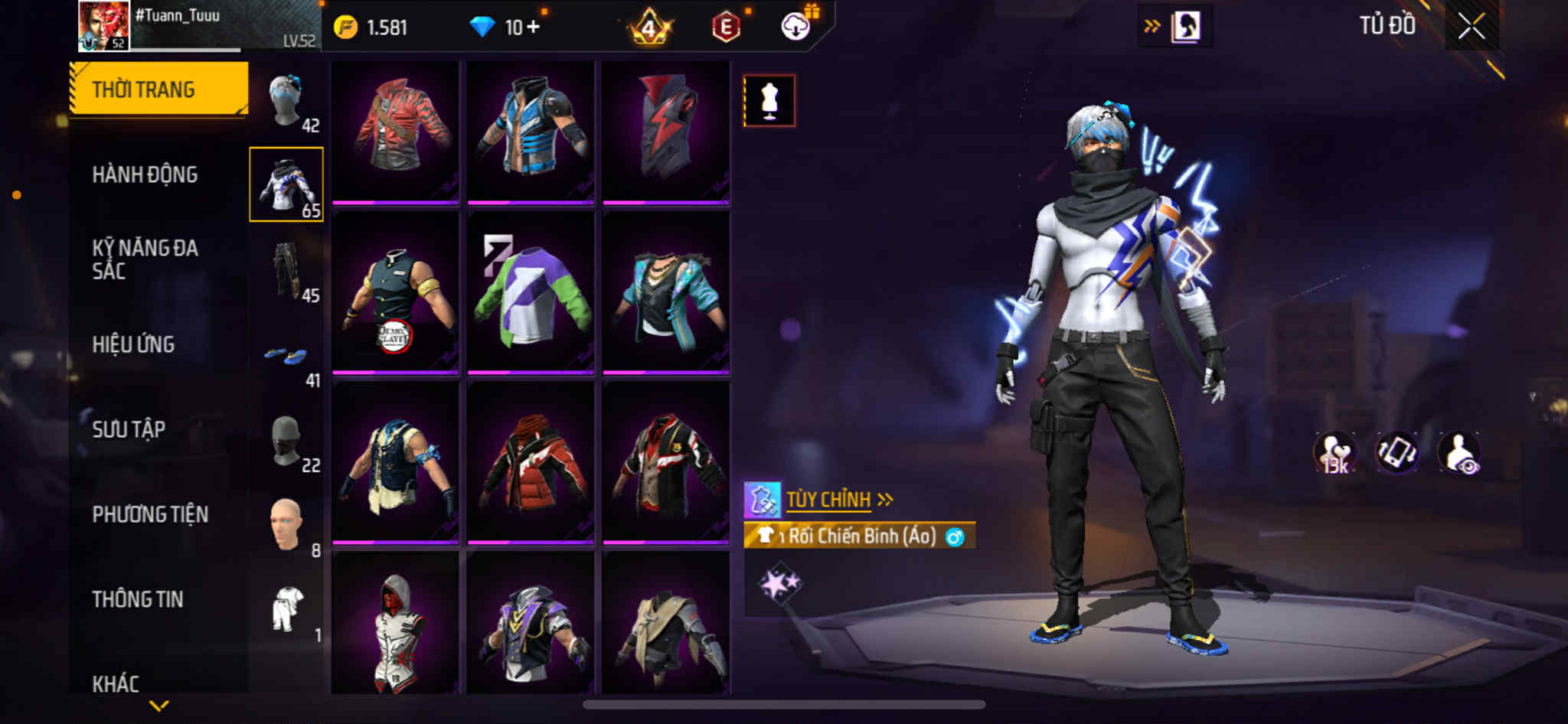The height and width of the screenshot is (724, 1568).
Task: Go to the Sưu Tập tab
Action: click(129, 429)
